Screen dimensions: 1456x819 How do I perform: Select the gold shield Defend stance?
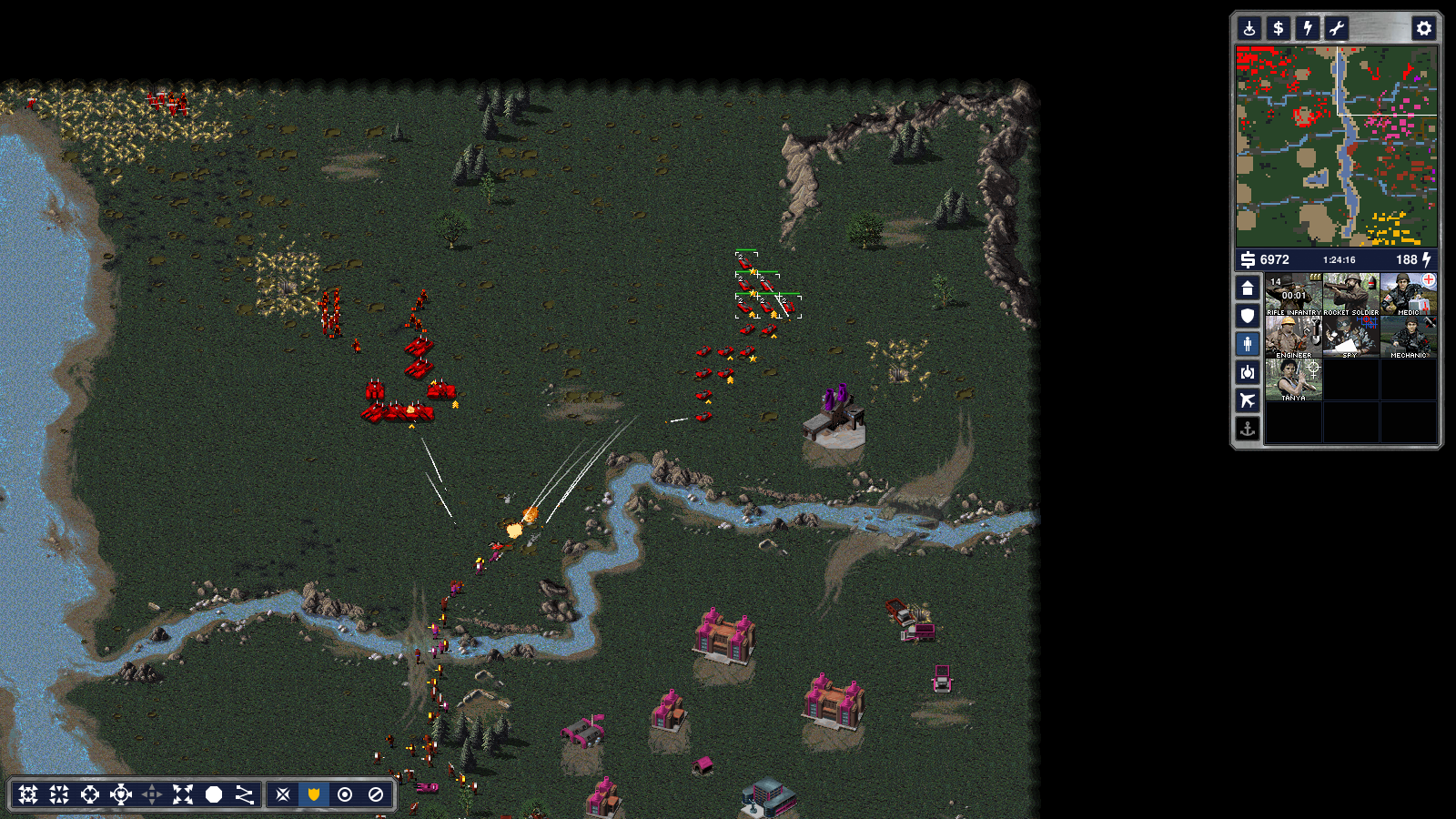pyautogui.click(x=314, y=794)
